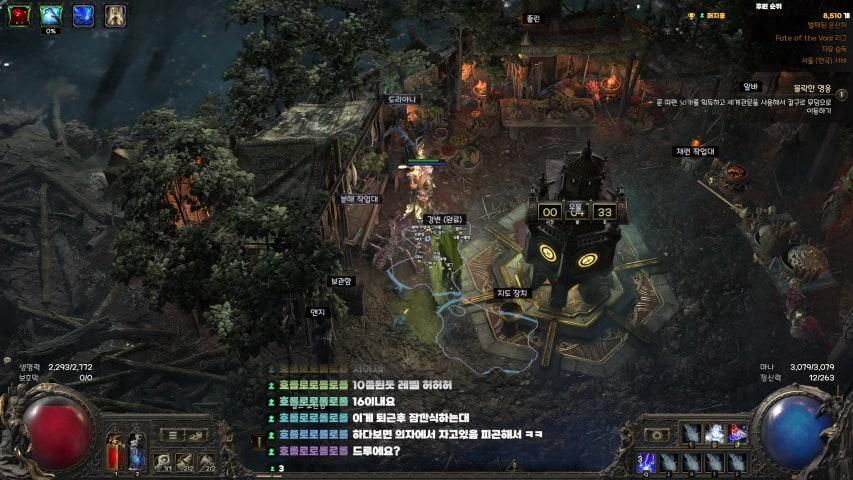Click the chat message reading 드루에요?

point(376,450)
